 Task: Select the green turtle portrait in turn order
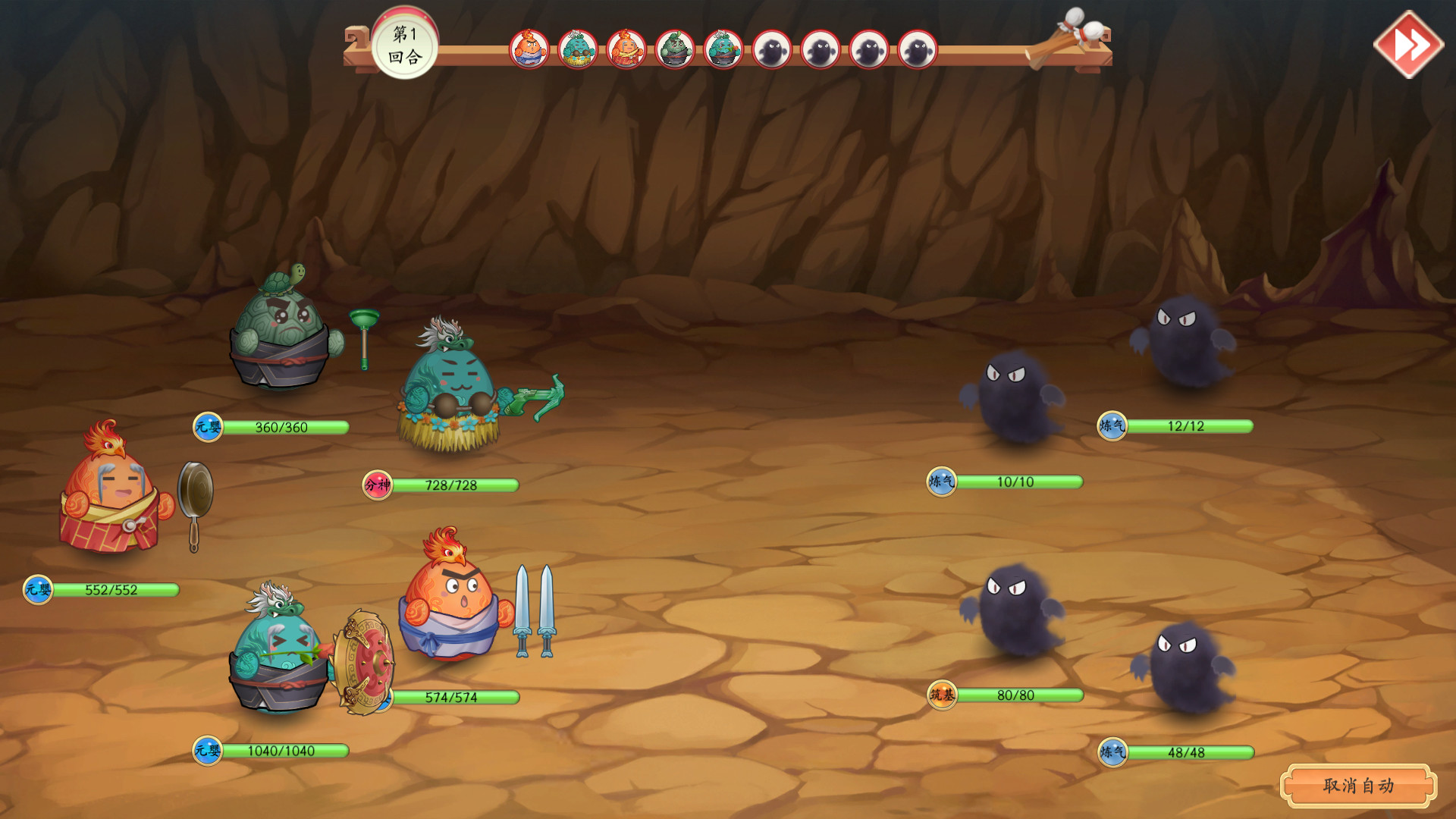(x=674, y=50)
